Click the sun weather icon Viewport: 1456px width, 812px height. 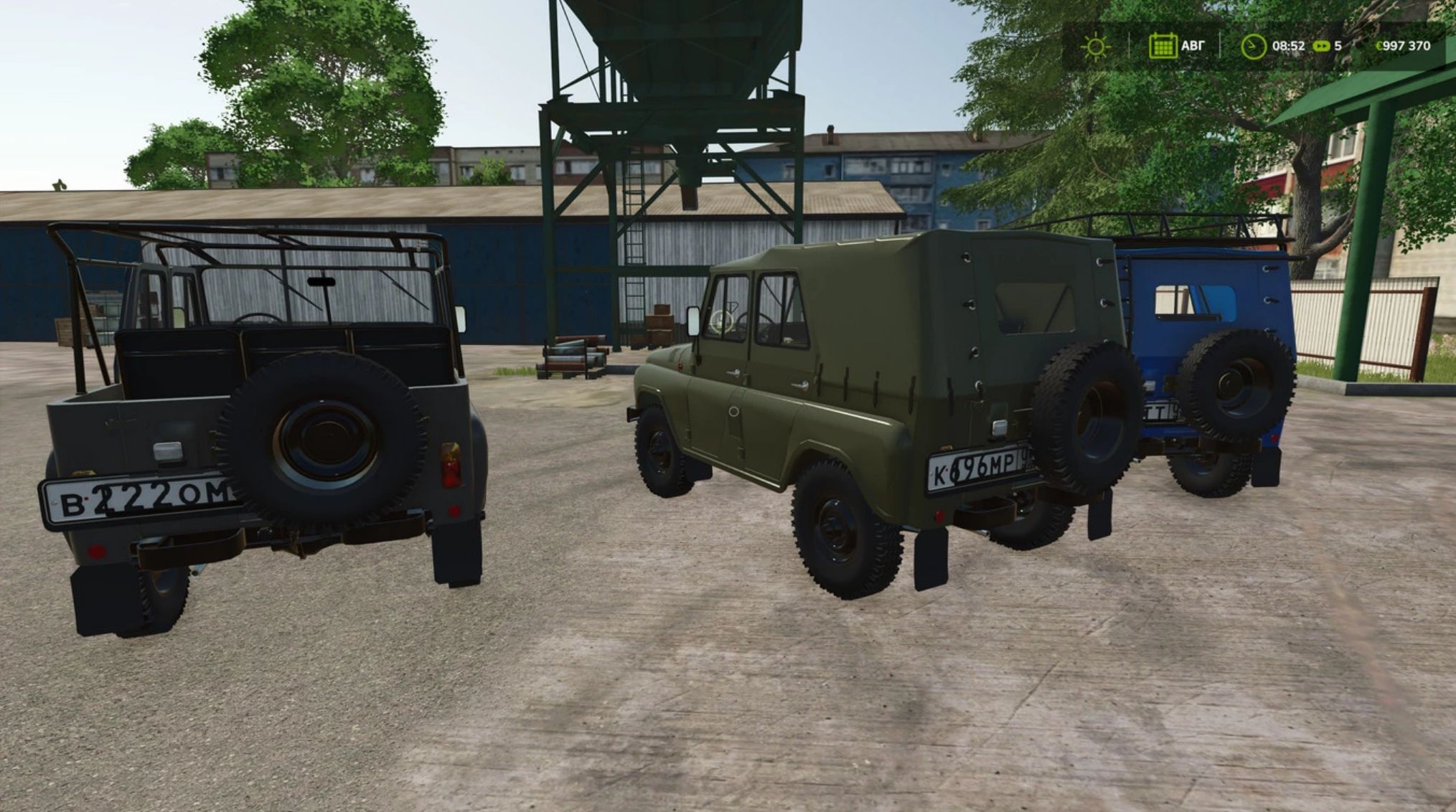[1095, 47]
